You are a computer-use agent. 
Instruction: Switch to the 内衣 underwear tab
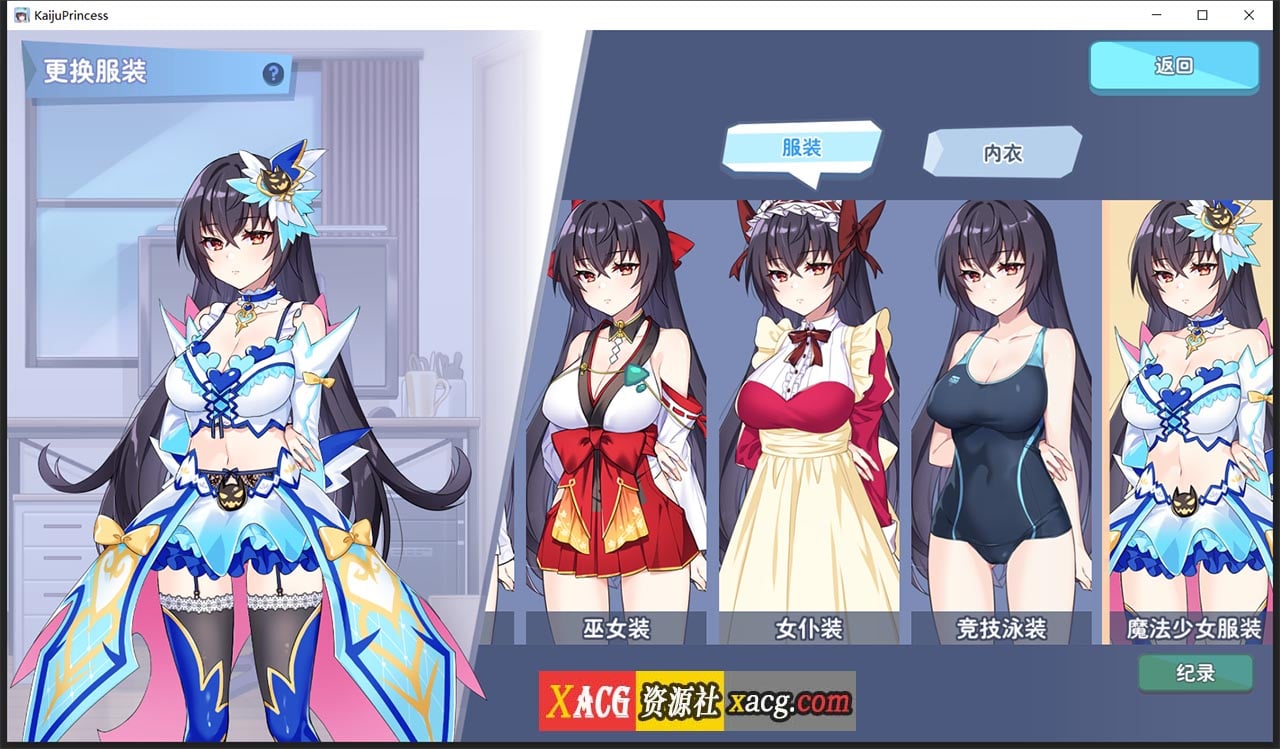click(x=1000, y=152)
